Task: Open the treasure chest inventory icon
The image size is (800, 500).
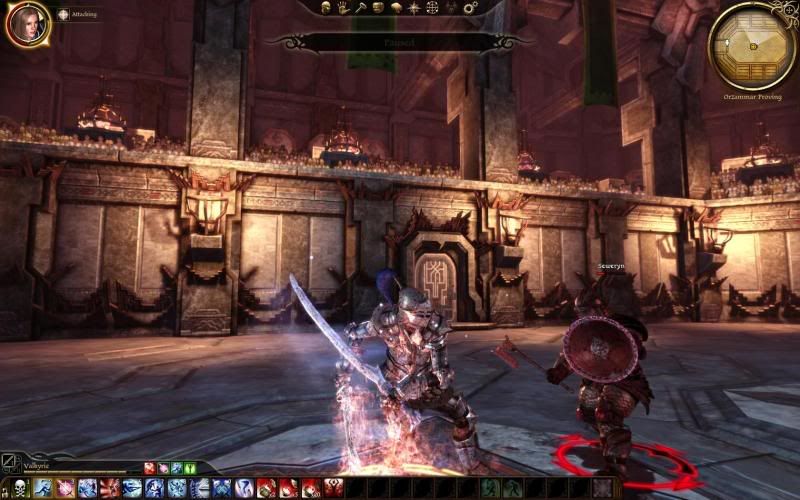Action: 379,7
